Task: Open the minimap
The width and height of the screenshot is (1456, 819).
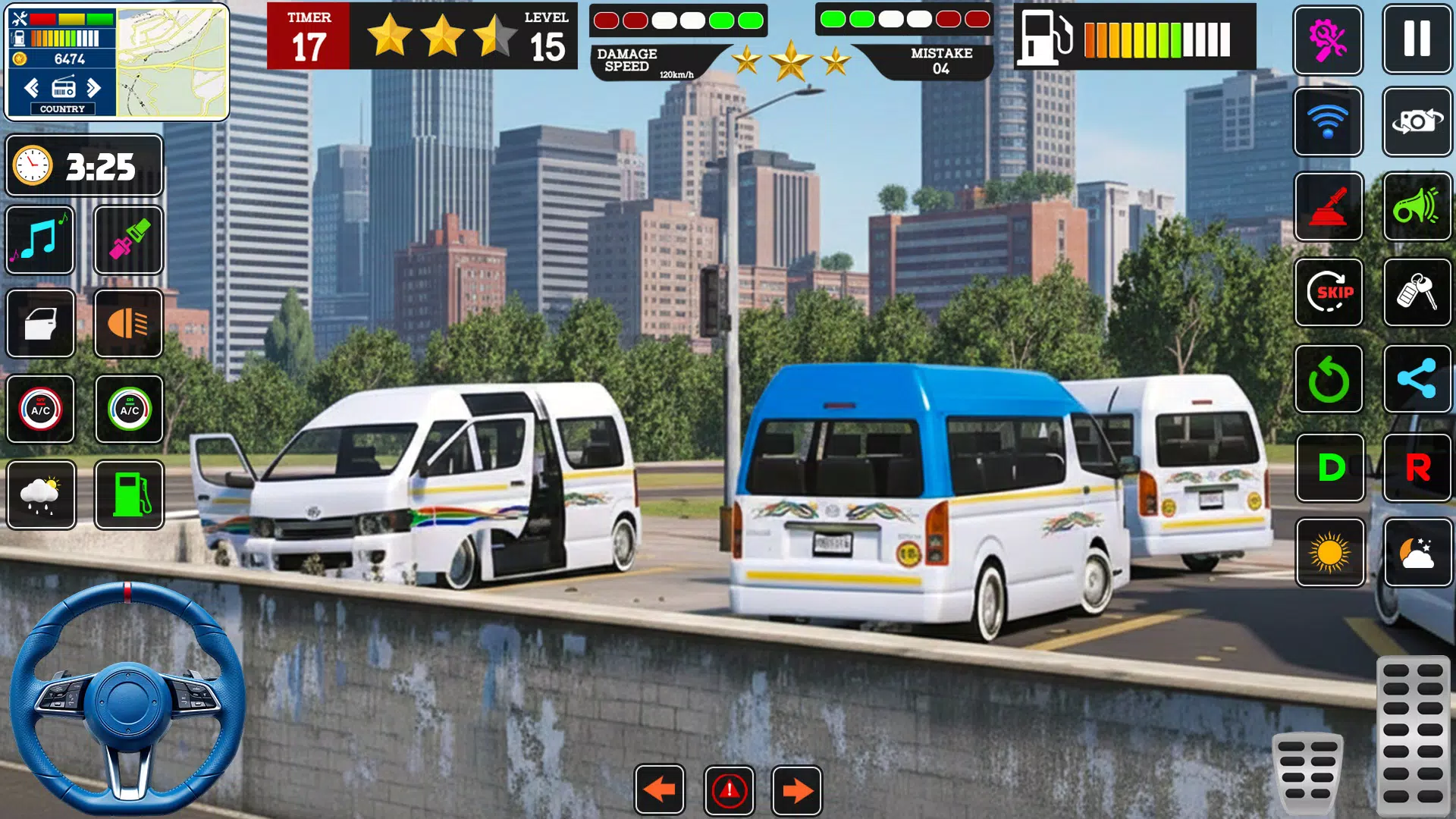Action: click(172, 62)
